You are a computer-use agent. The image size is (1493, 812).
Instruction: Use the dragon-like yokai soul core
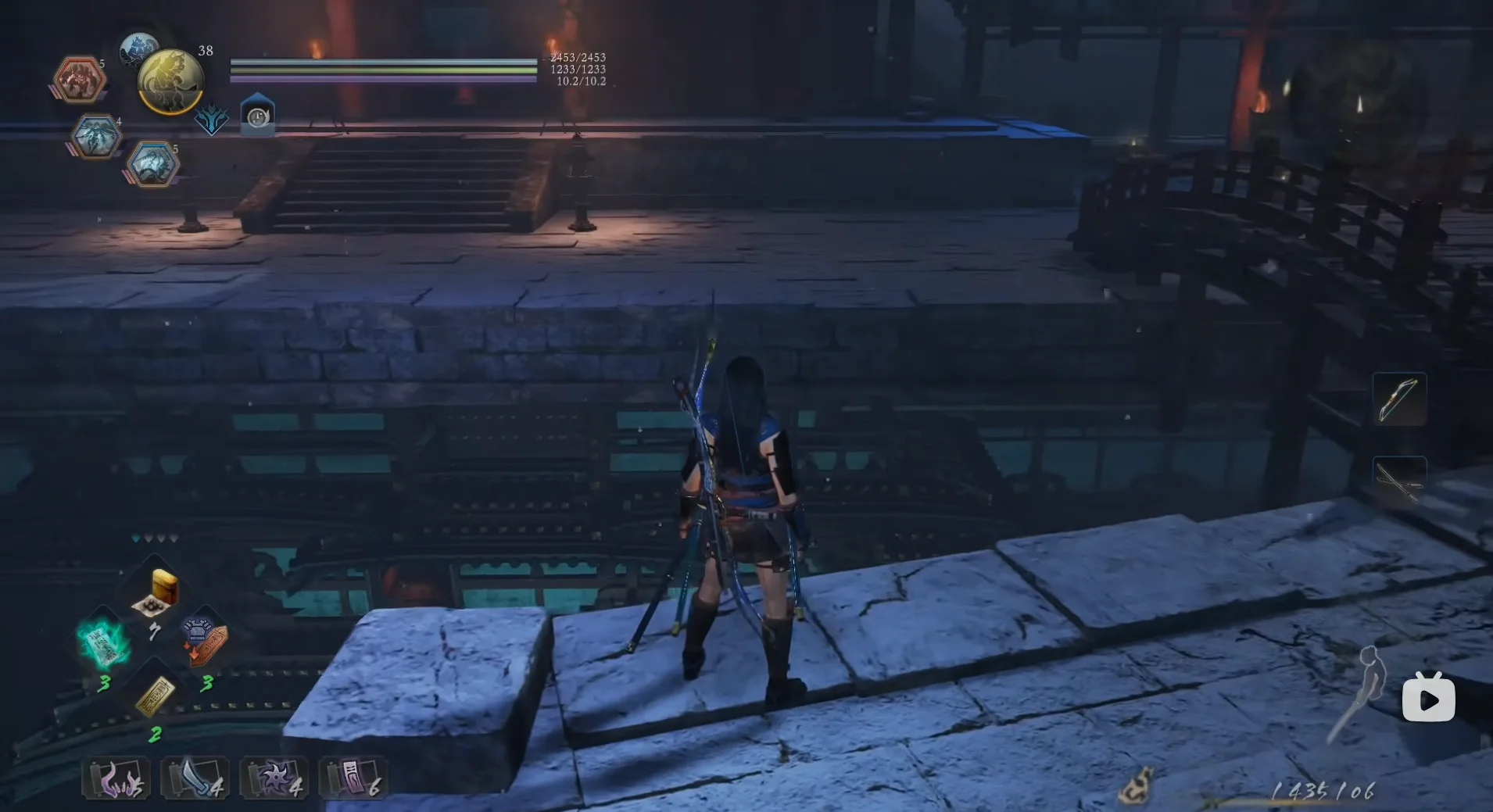pos(152,164)
